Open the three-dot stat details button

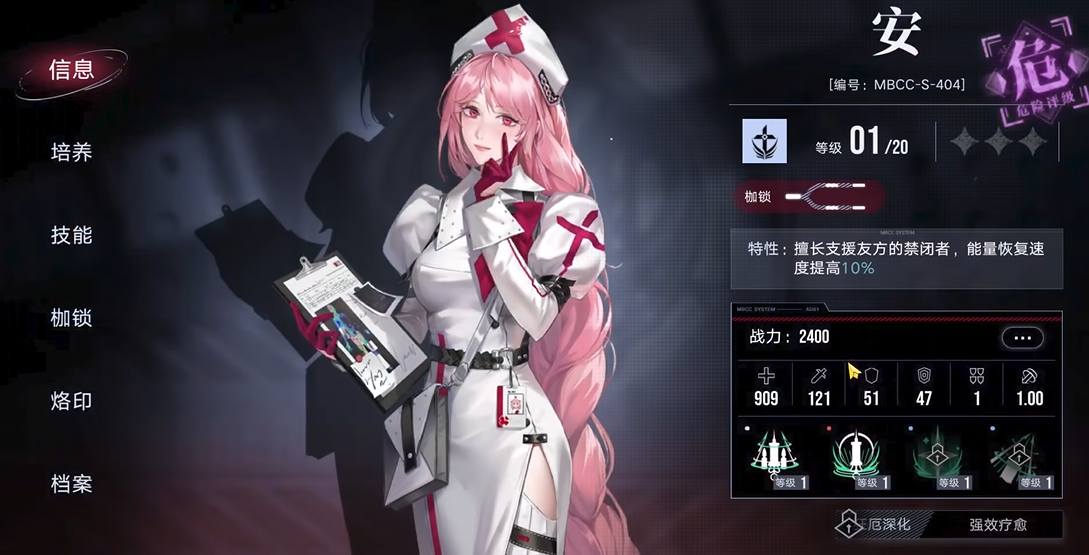[1021, 338]
